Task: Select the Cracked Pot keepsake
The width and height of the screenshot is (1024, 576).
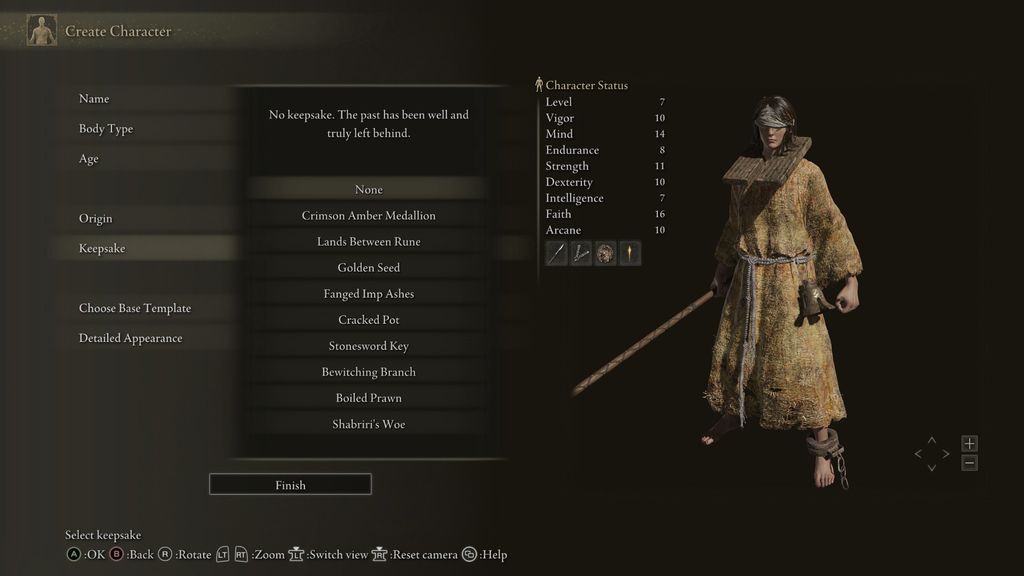Action: (368, 320)
